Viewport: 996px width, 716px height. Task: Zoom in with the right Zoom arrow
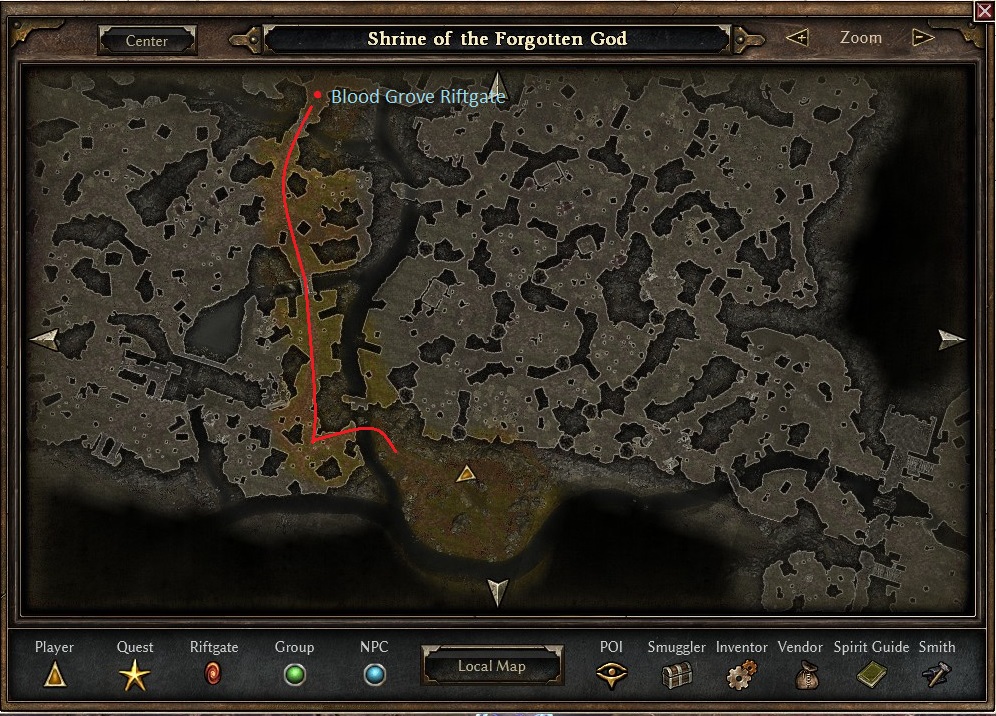923,38
